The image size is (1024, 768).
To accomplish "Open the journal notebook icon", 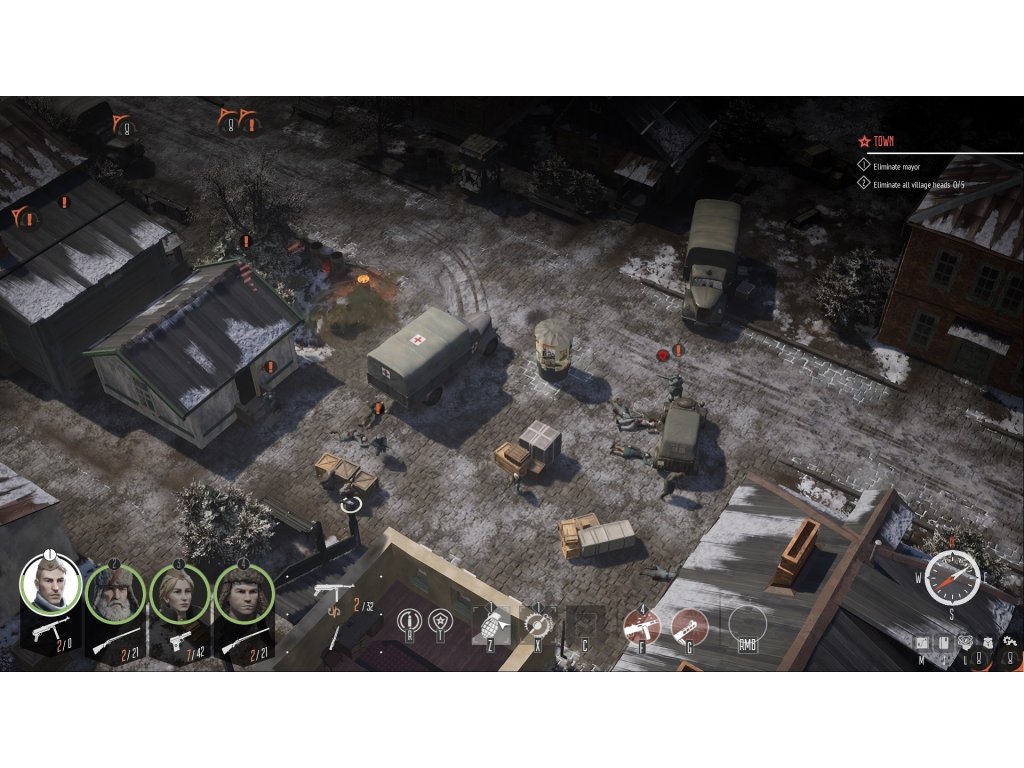I will [x=942, y=642].
